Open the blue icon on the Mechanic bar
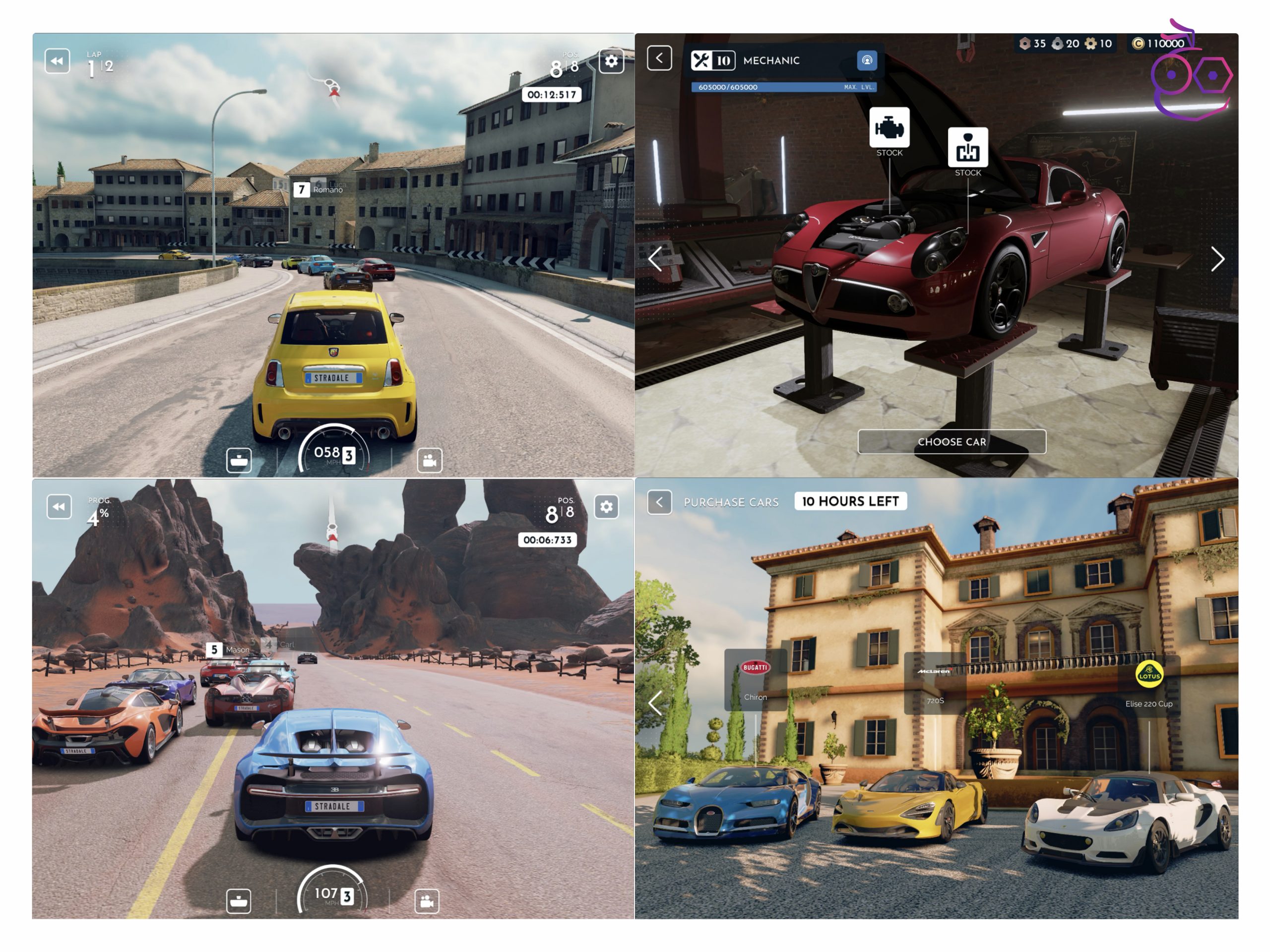Image resolution: width=1270 pixels, height=952 pixels. (866, 60)
